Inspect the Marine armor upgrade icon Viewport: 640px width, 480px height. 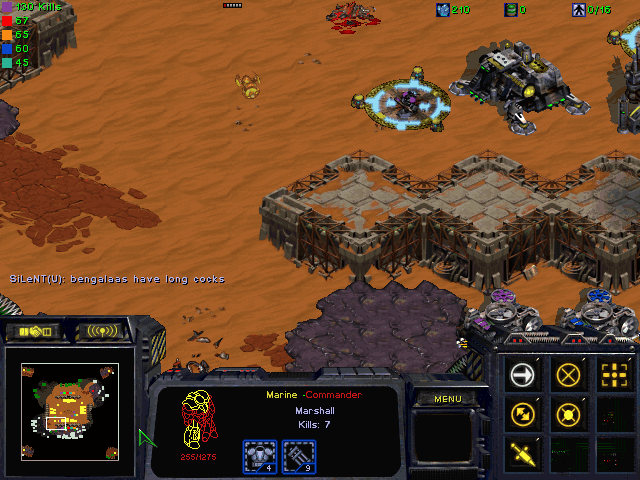tap(259, 455)
